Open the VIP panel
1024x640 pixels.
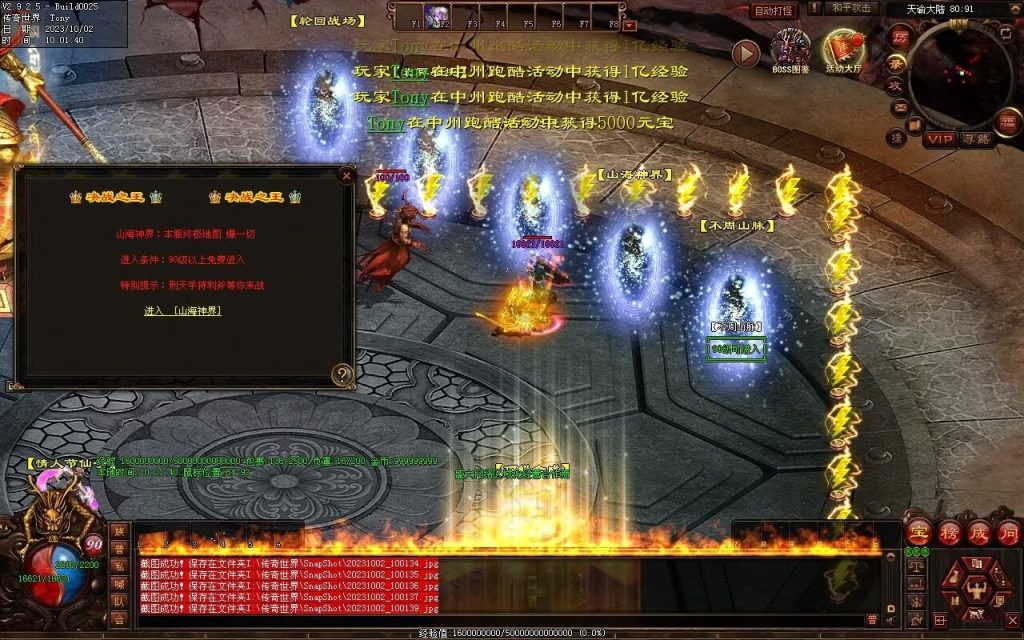point(939,139)
